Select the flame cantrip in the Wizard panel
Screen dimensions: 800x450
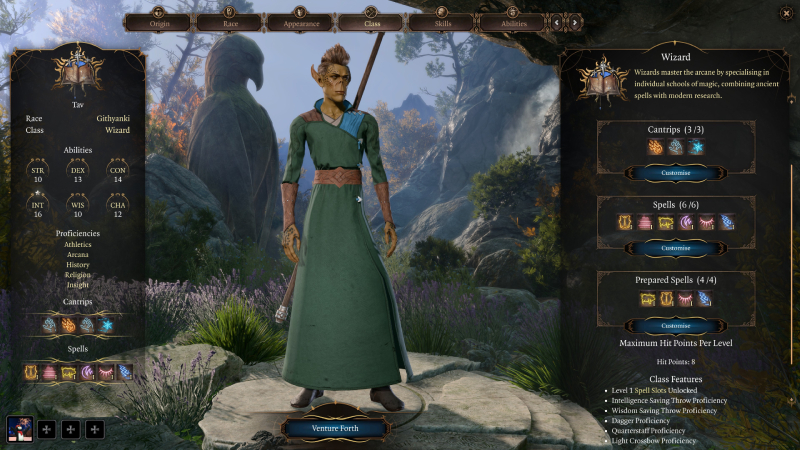point(655,147)
